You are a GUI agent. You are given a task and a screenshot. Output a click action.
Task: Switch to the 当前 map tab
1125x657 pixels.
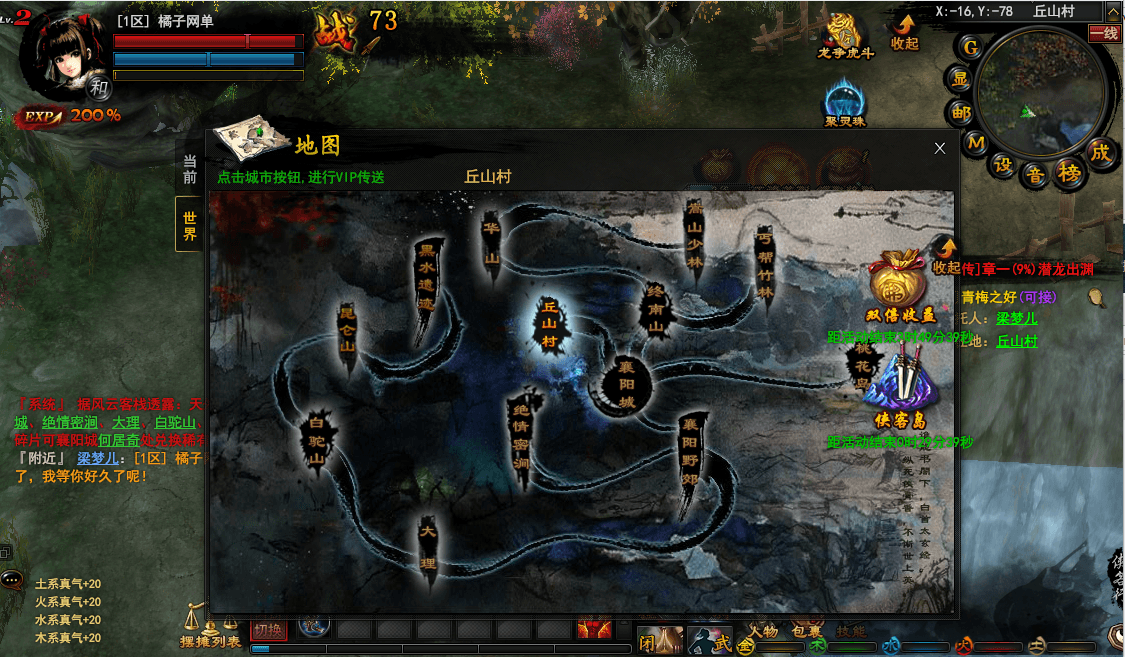tap(189, 170)
